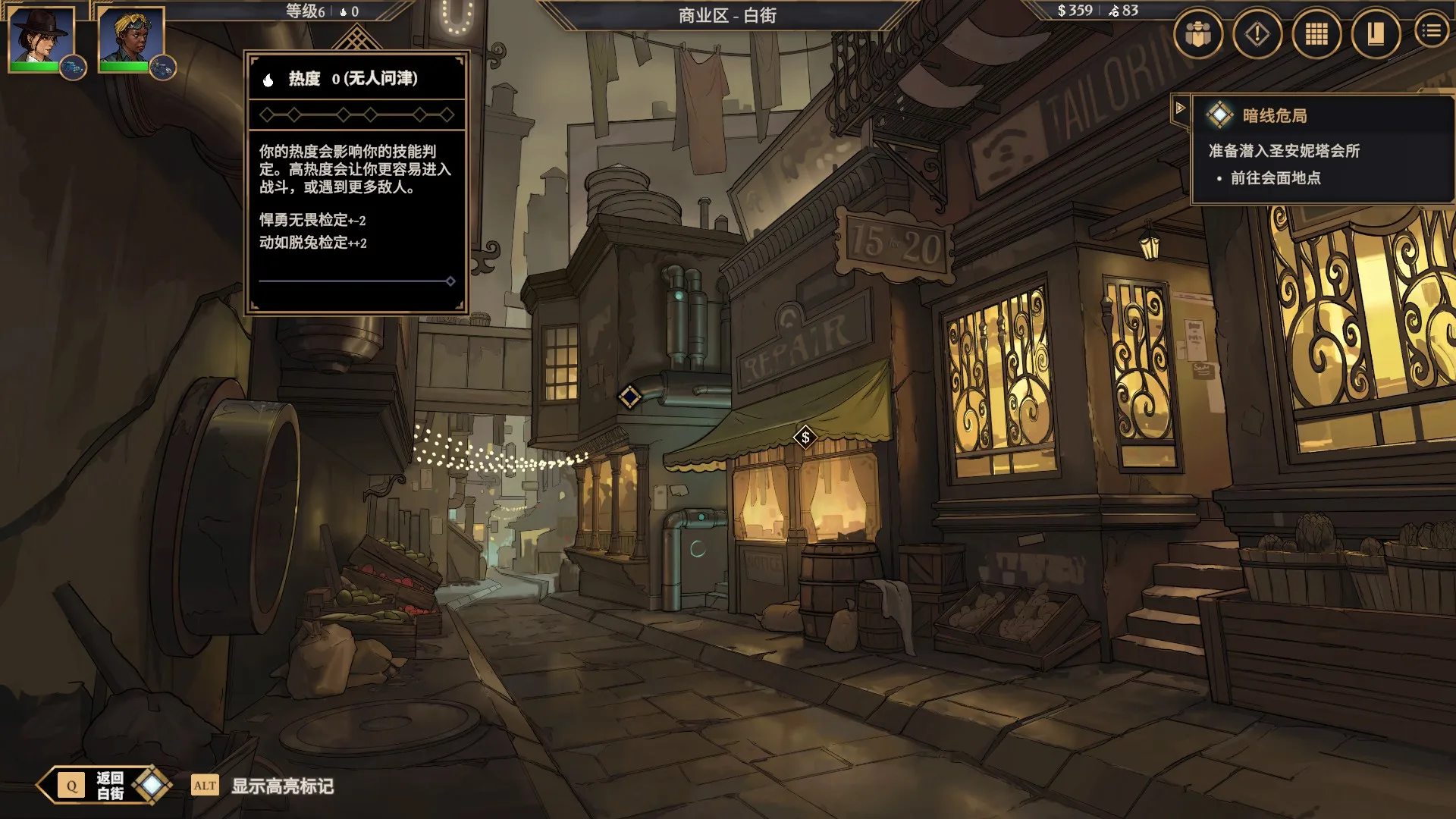Open the grid inventory icon

tap(1316, 33)
